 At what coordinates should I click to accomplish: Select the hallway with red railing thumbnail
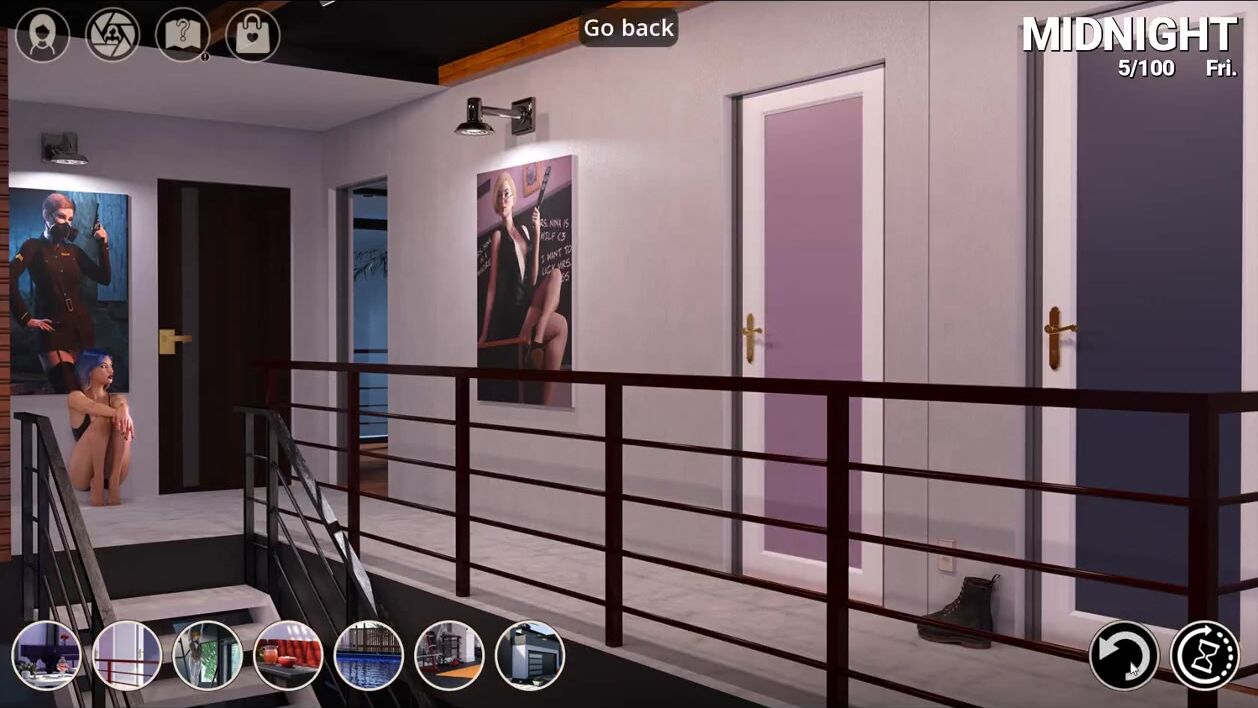tap(127, 655)
